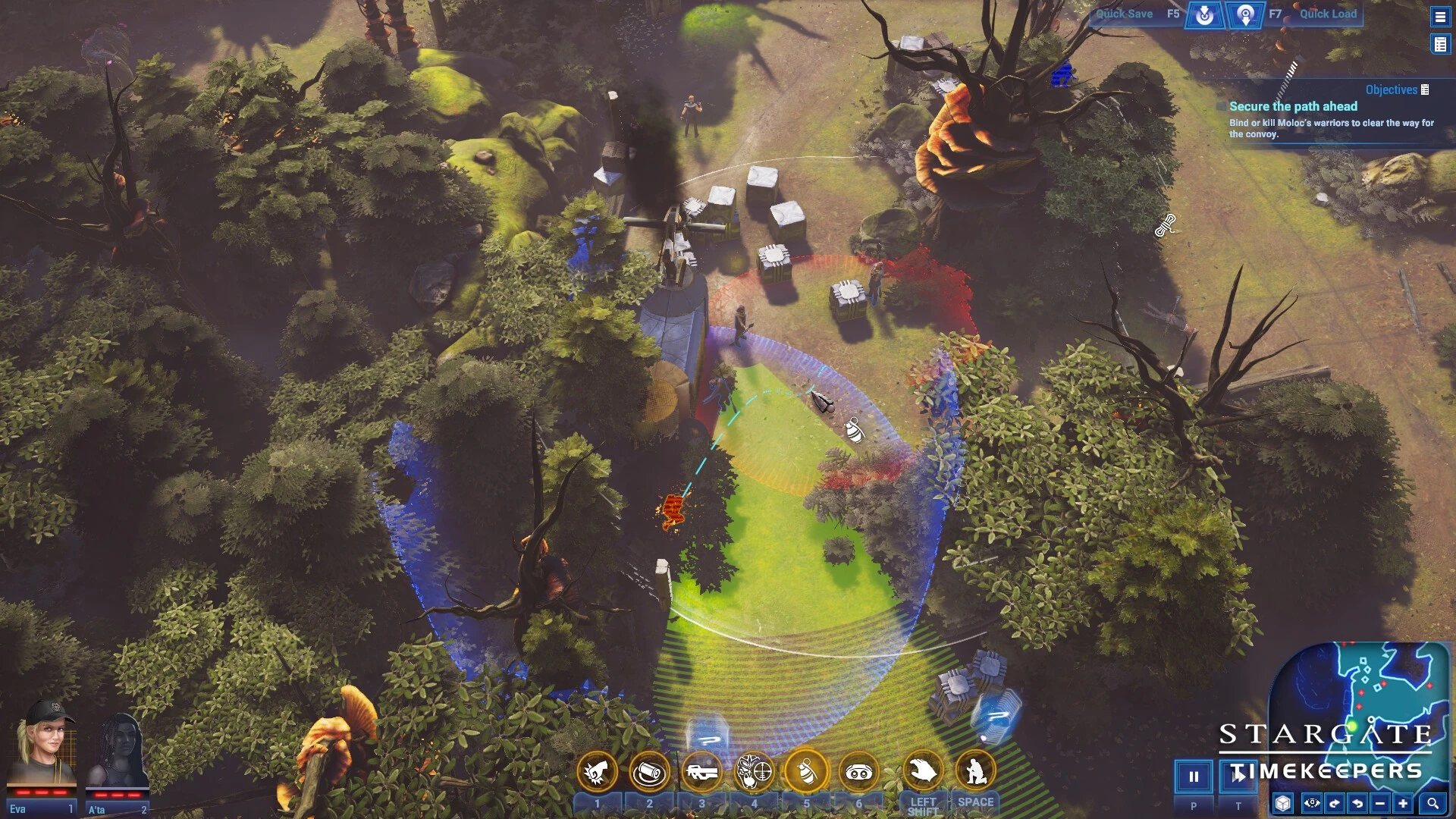Open the mission log list icon

pos(1439,45)
